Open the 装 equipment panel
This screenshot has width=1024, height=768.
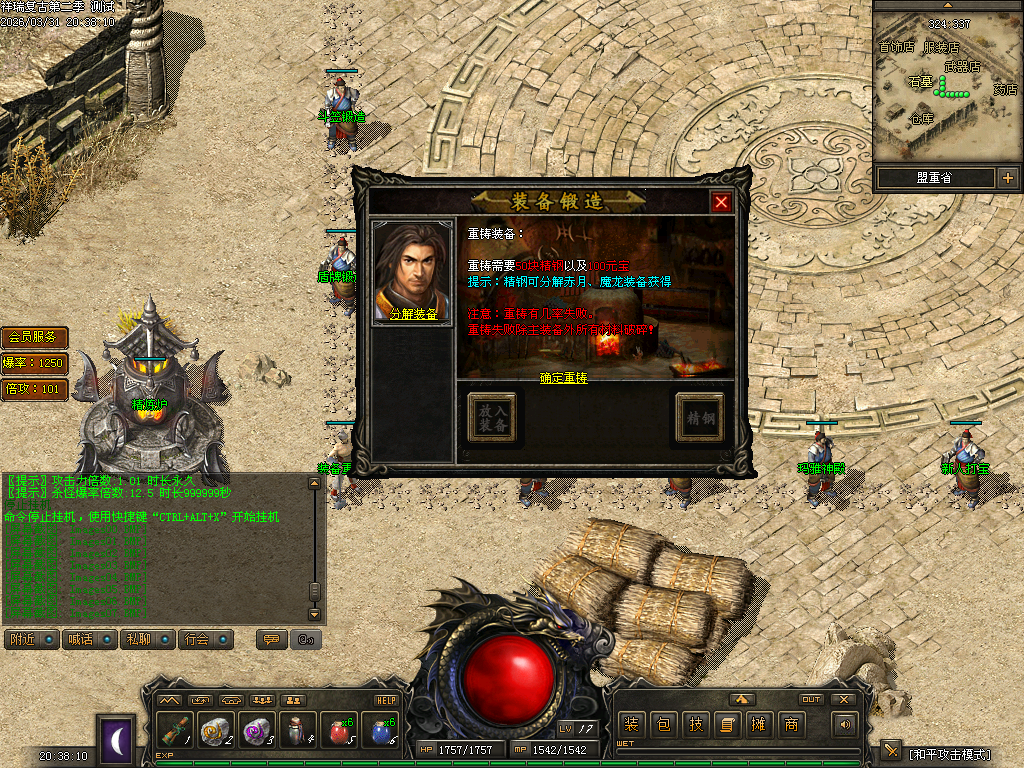631,724
